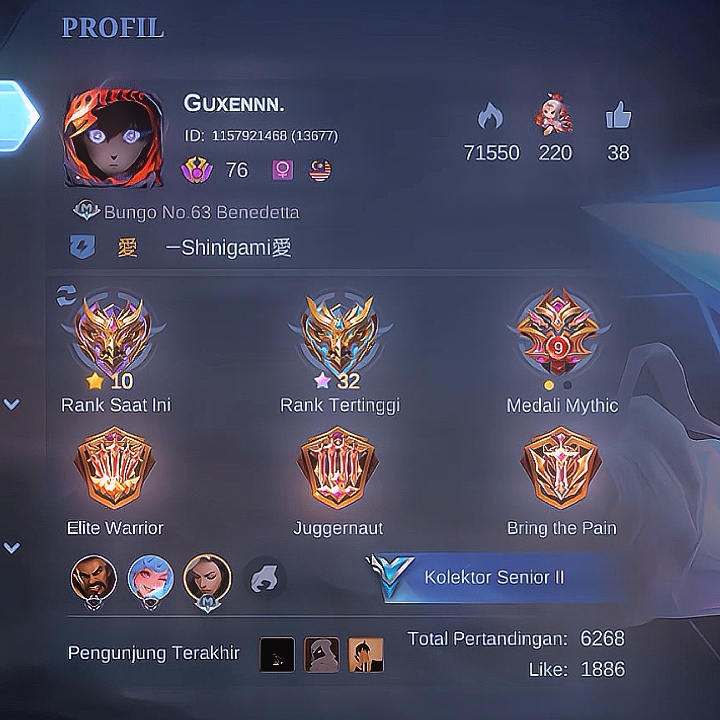Click the Mythic level emblem beside 76
Viewport: 720px width, 720px height.
[197, 170]
